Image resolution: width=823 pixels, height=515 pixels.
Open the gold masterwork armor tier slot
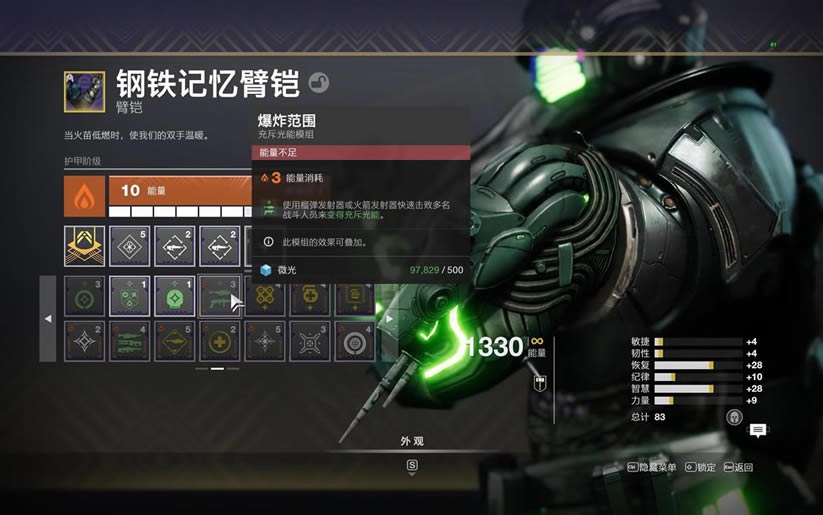(84, 246)
